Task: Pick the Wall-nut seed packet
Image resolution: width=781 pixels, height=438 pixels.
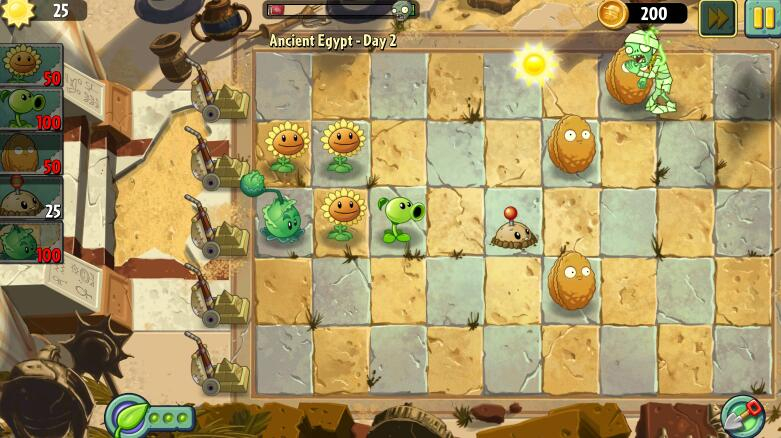Action: point(30,153)
